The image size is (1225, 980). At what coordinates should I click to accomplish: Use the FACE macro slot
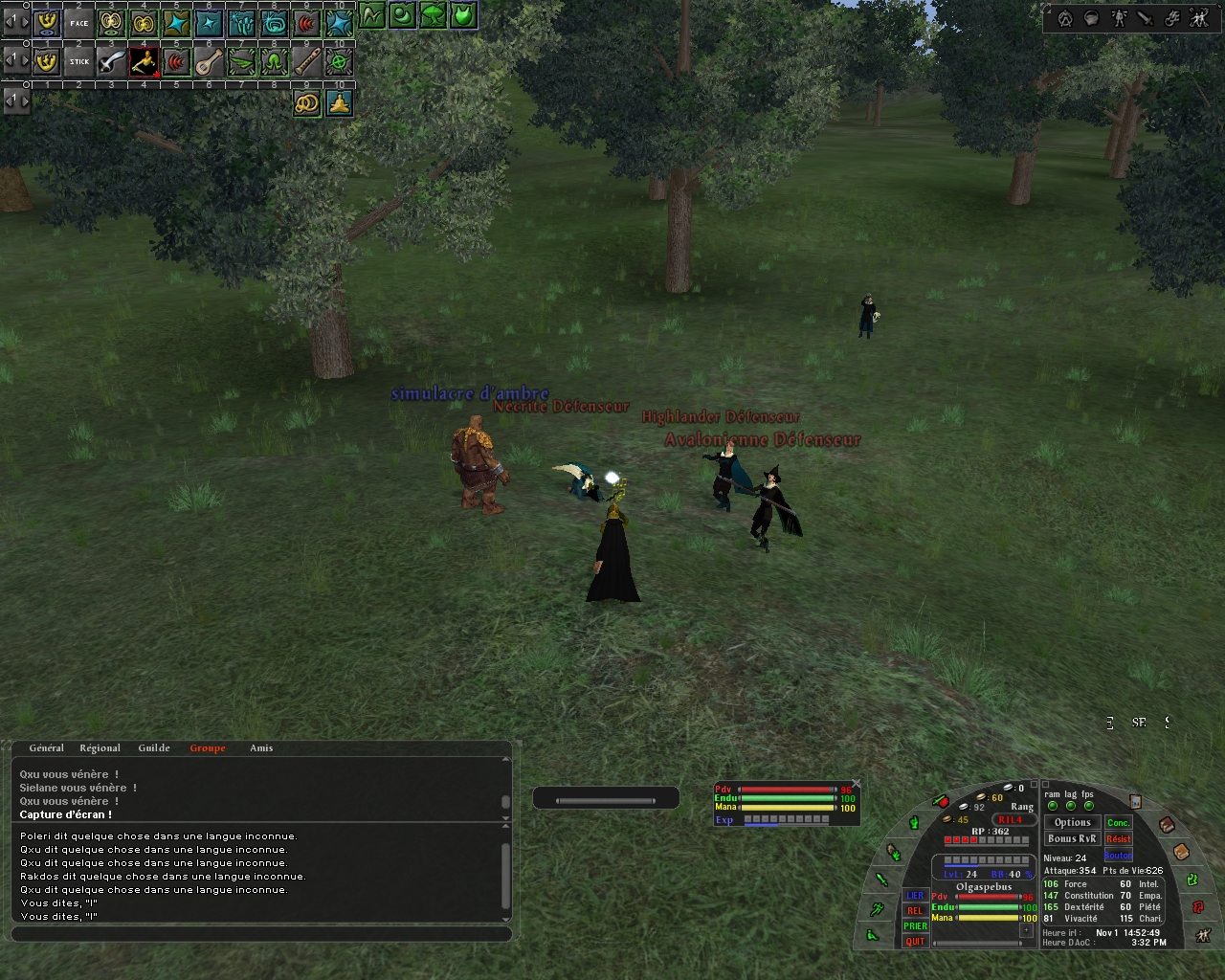pyautogui.click(x=79, y=22)
